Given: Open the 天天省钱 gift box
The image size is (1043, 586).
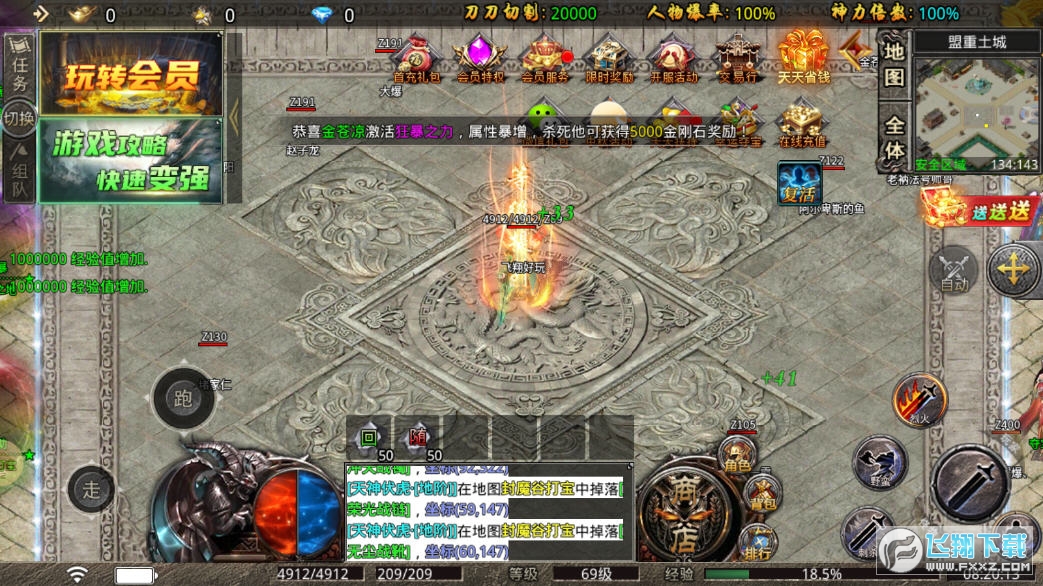Looking at the screenshot, I should (803, 56).
